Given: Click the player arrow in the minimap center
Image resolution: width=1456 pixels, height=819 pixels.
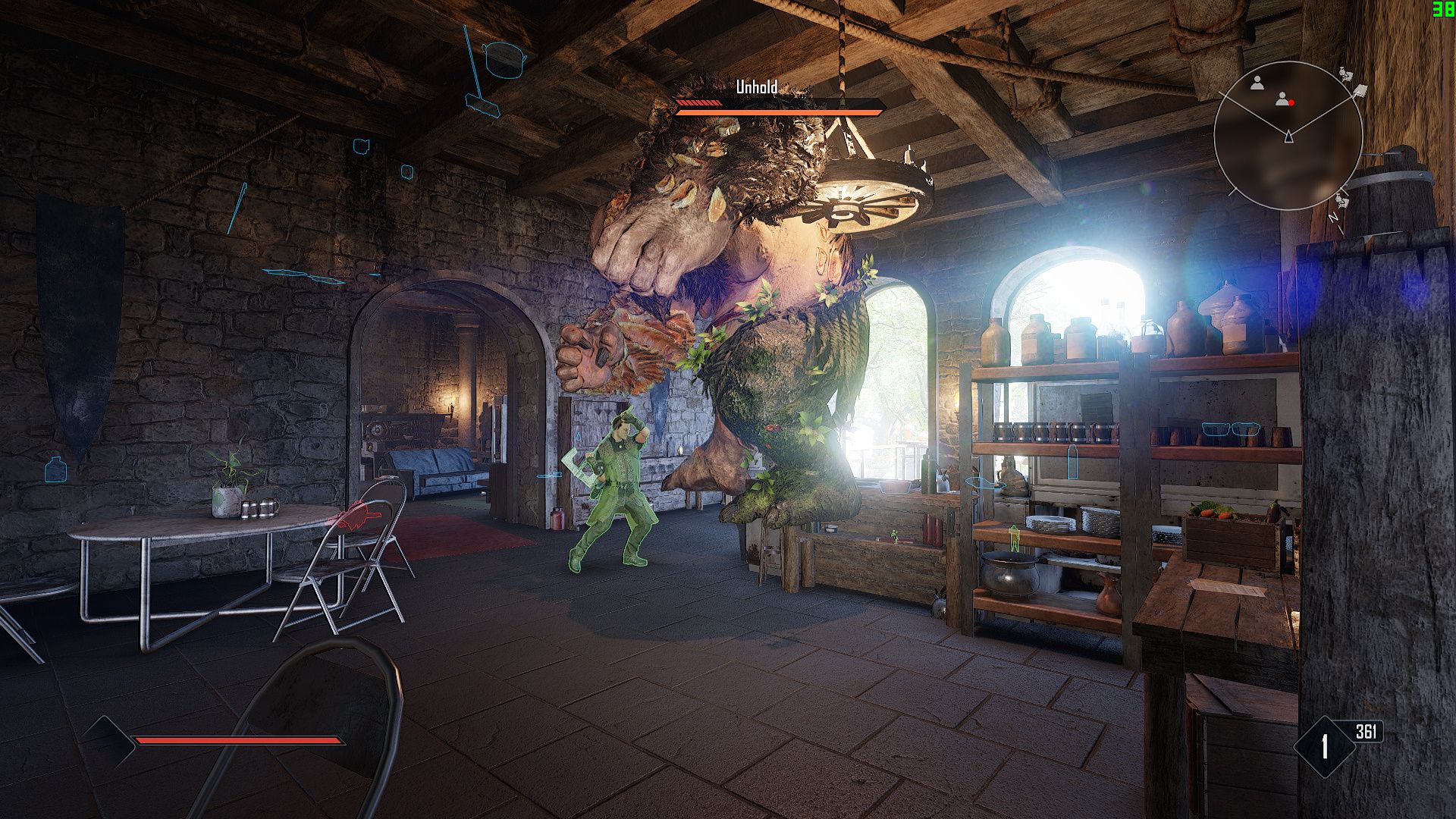Looking at the screenshot, I should pyautogui.click(x=1288, y=136).
